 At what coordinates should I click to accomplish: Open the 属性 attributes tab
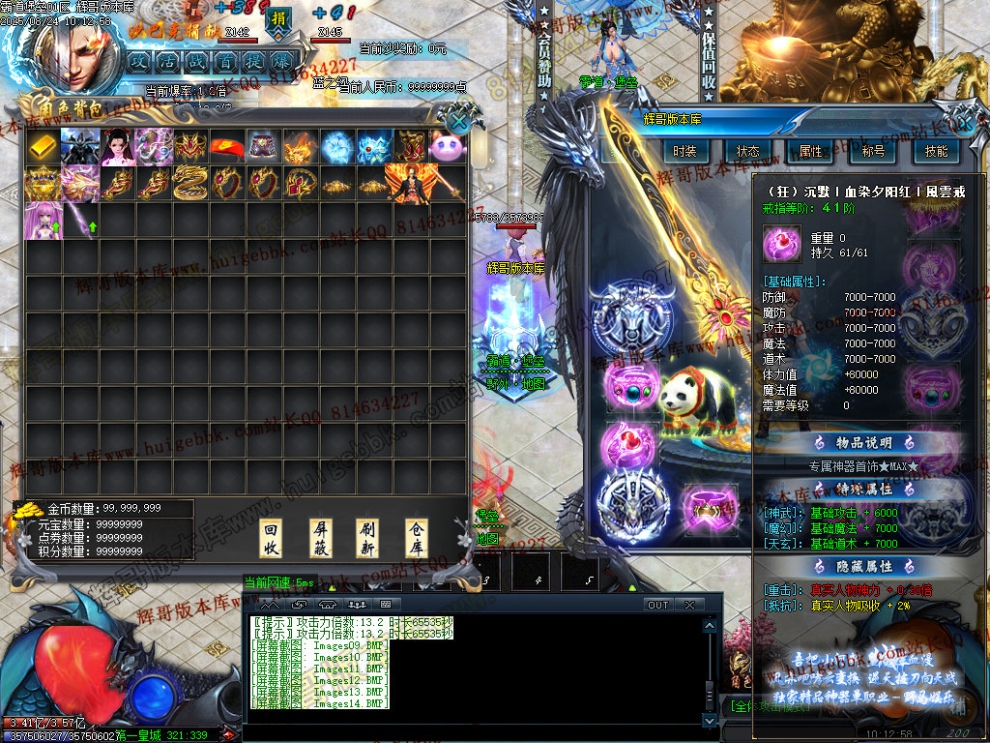(810, 152)
